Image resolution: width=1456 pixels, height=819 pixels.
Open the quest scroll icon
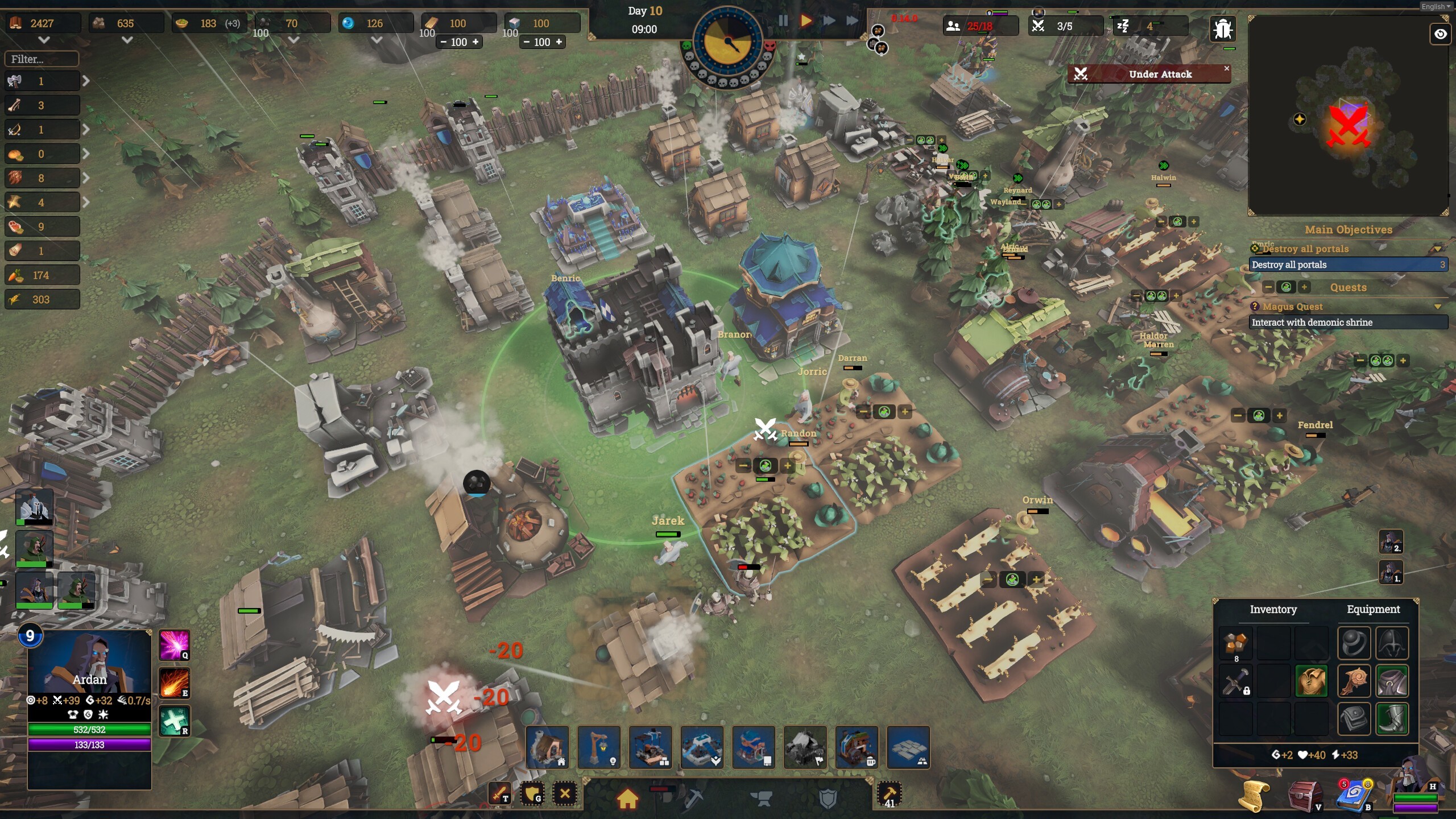1254,796
